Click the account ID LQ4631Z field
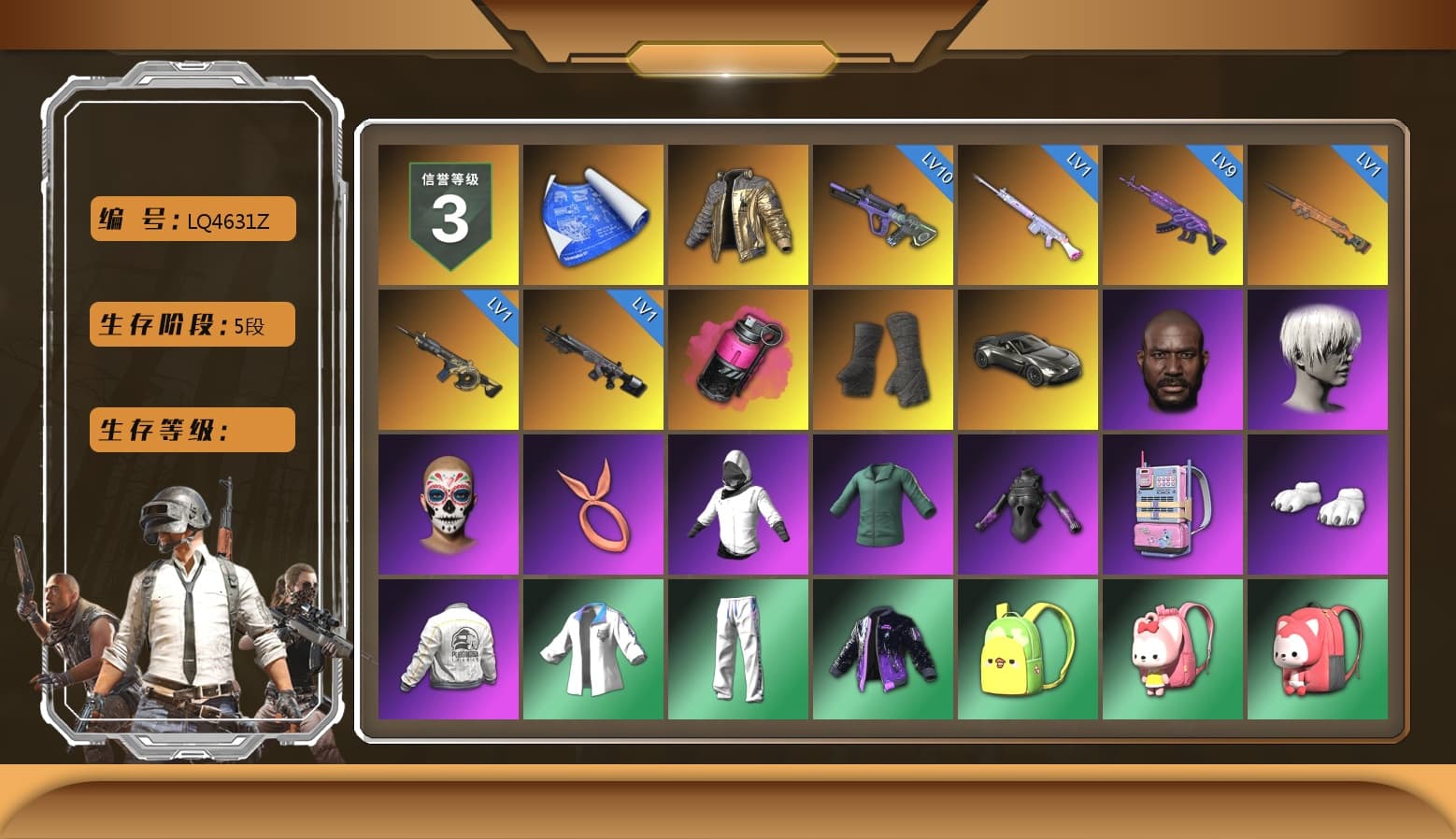1456x839 pixels. 191,219
